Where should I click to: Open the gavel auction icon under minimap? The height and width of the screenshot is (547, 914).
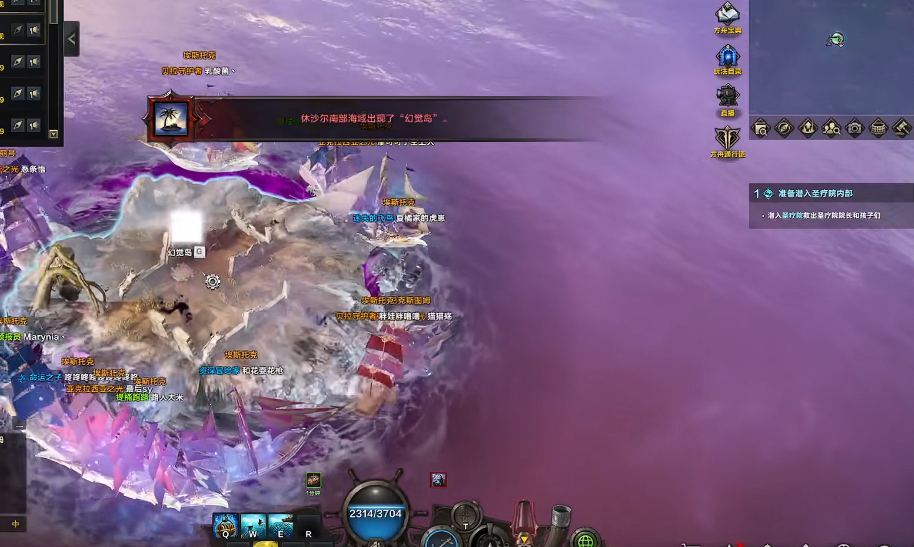[901, 127]
